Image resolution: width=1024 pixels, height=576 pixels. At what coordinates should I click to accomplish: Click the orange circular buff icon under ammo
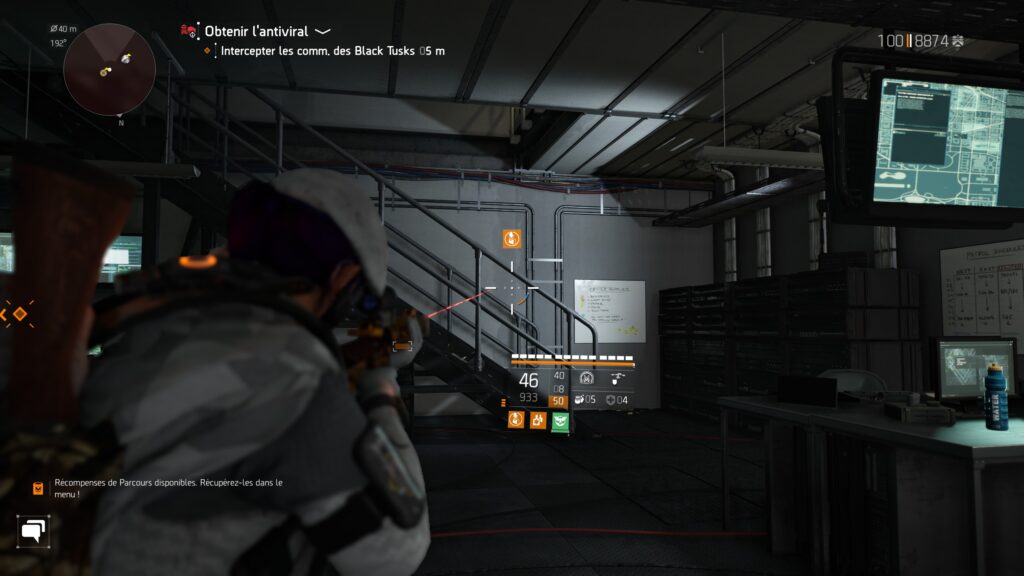click(516, 420)
